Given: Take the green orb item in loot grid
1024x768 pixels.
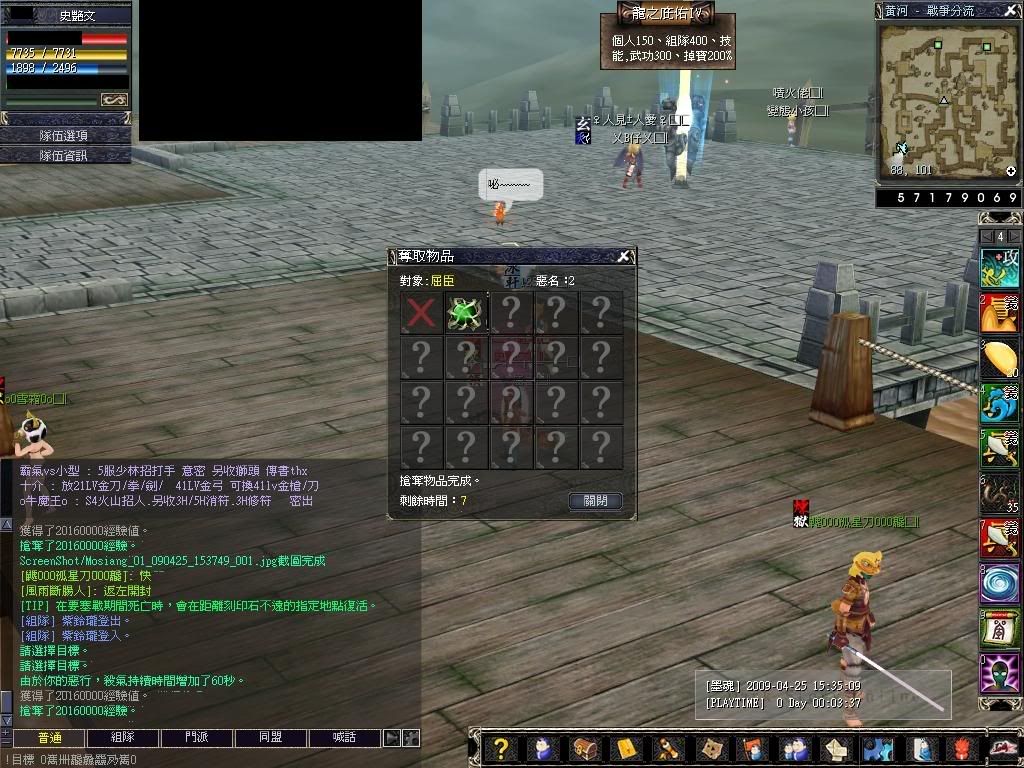Looking at the screenshot, I should coord(466,312).
